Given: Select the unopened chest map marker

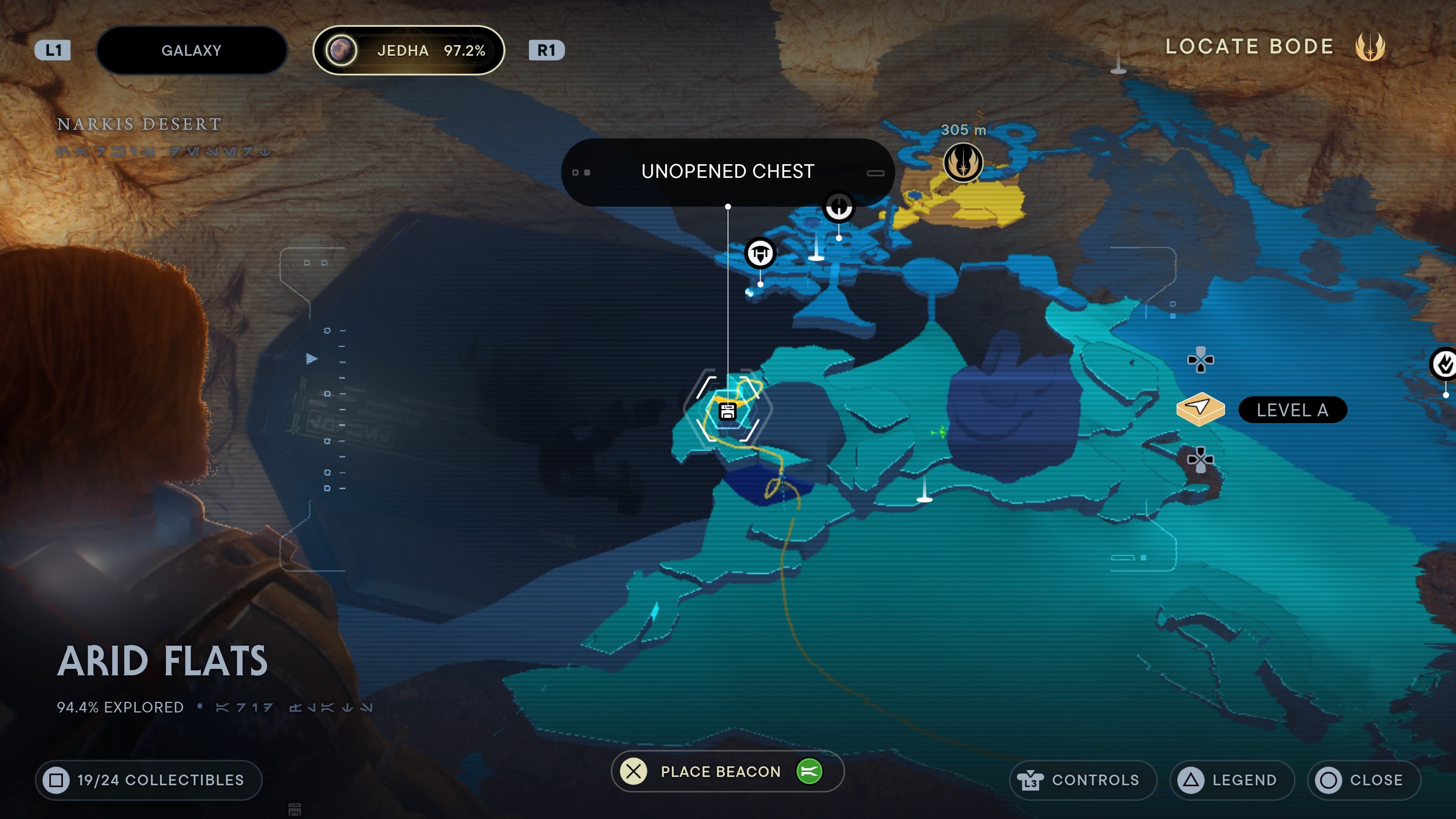Looking at the screenshot, I should coord(728,411).
